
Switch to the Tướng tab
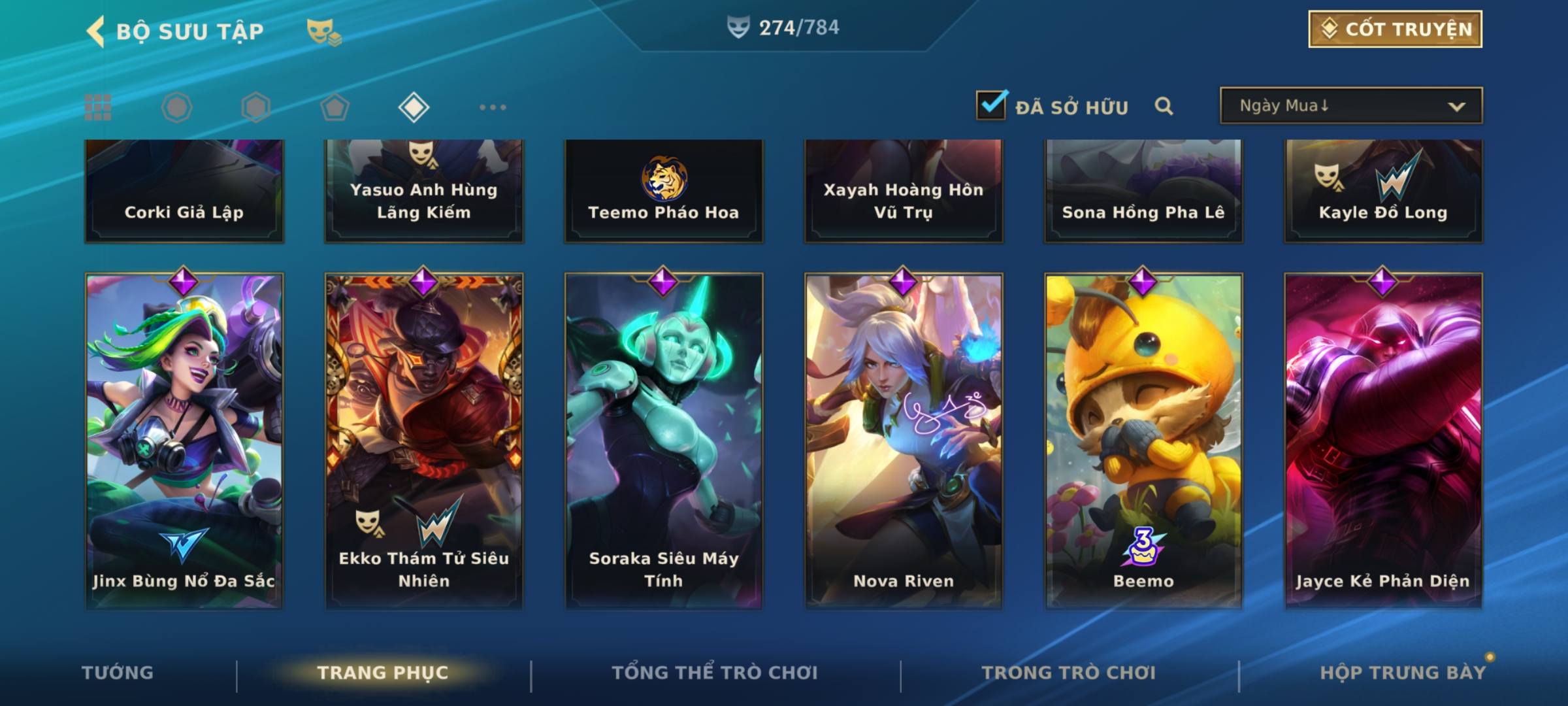pyautogui.click(x=118, y=673)
